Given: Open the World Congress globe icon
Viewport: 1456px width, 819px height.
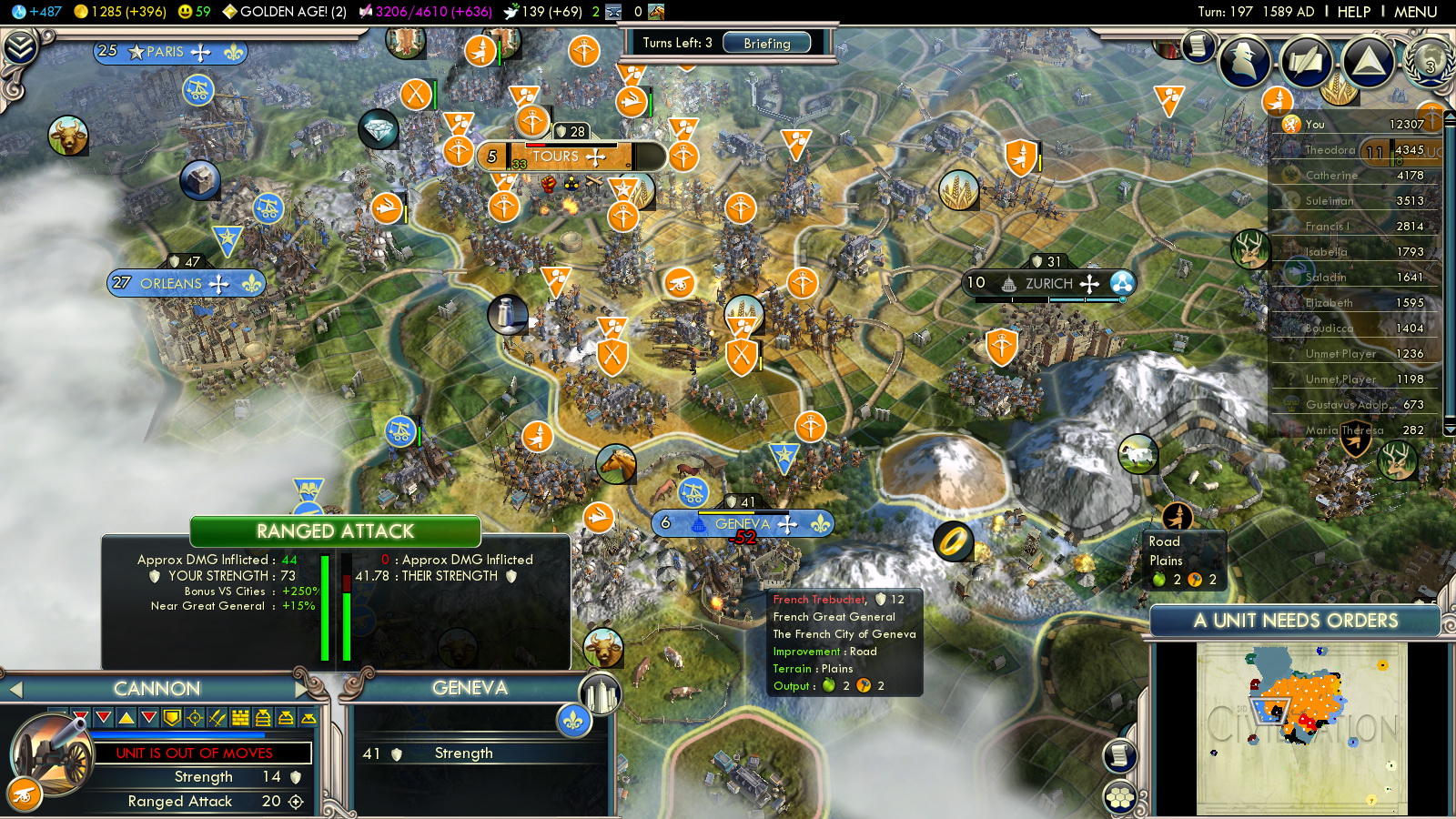Looking at the screenshot, I should [x=1430, y=60].
